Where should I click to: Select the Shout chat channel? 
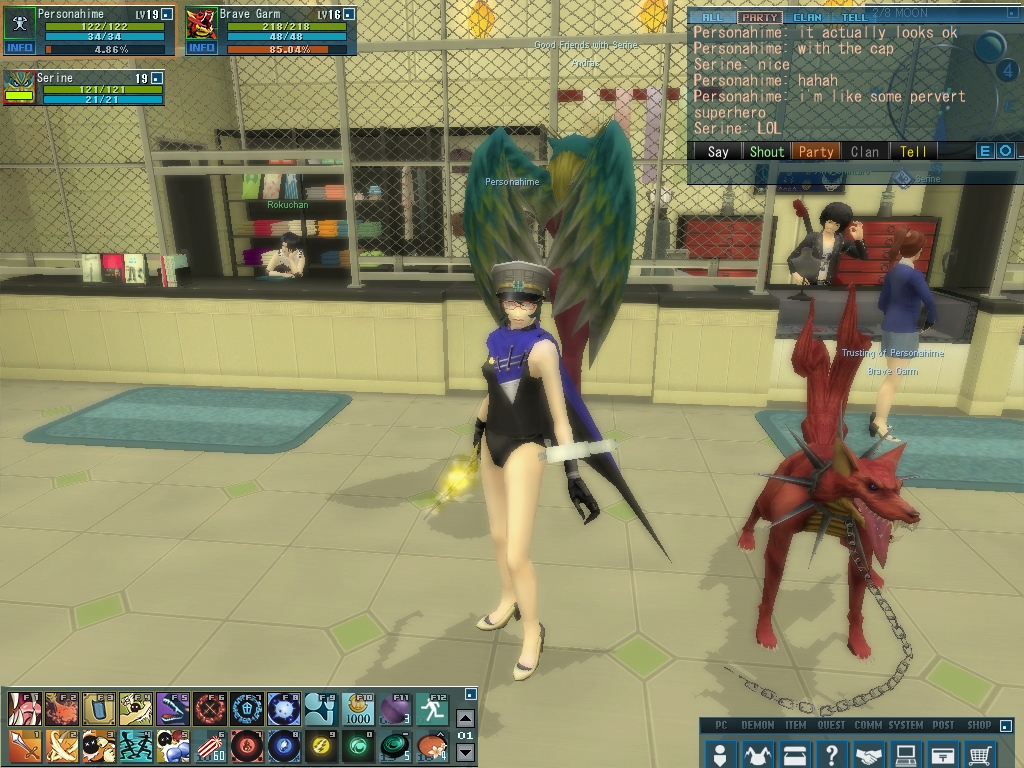click(x=767, y=152)
